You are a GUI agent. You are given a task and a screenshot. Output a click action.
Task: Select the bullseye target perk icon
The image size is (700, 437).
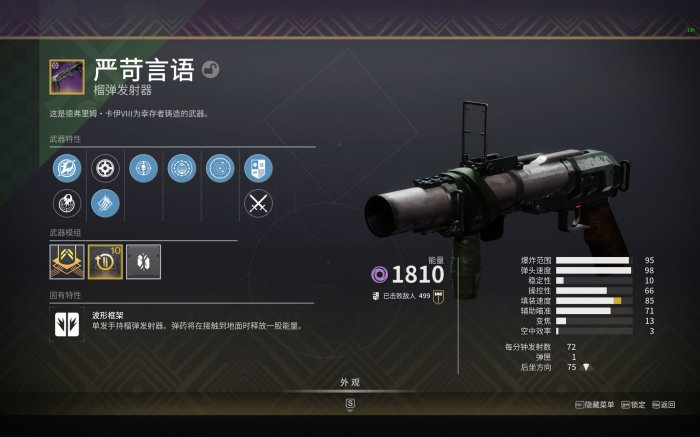(x=144, y=167)
